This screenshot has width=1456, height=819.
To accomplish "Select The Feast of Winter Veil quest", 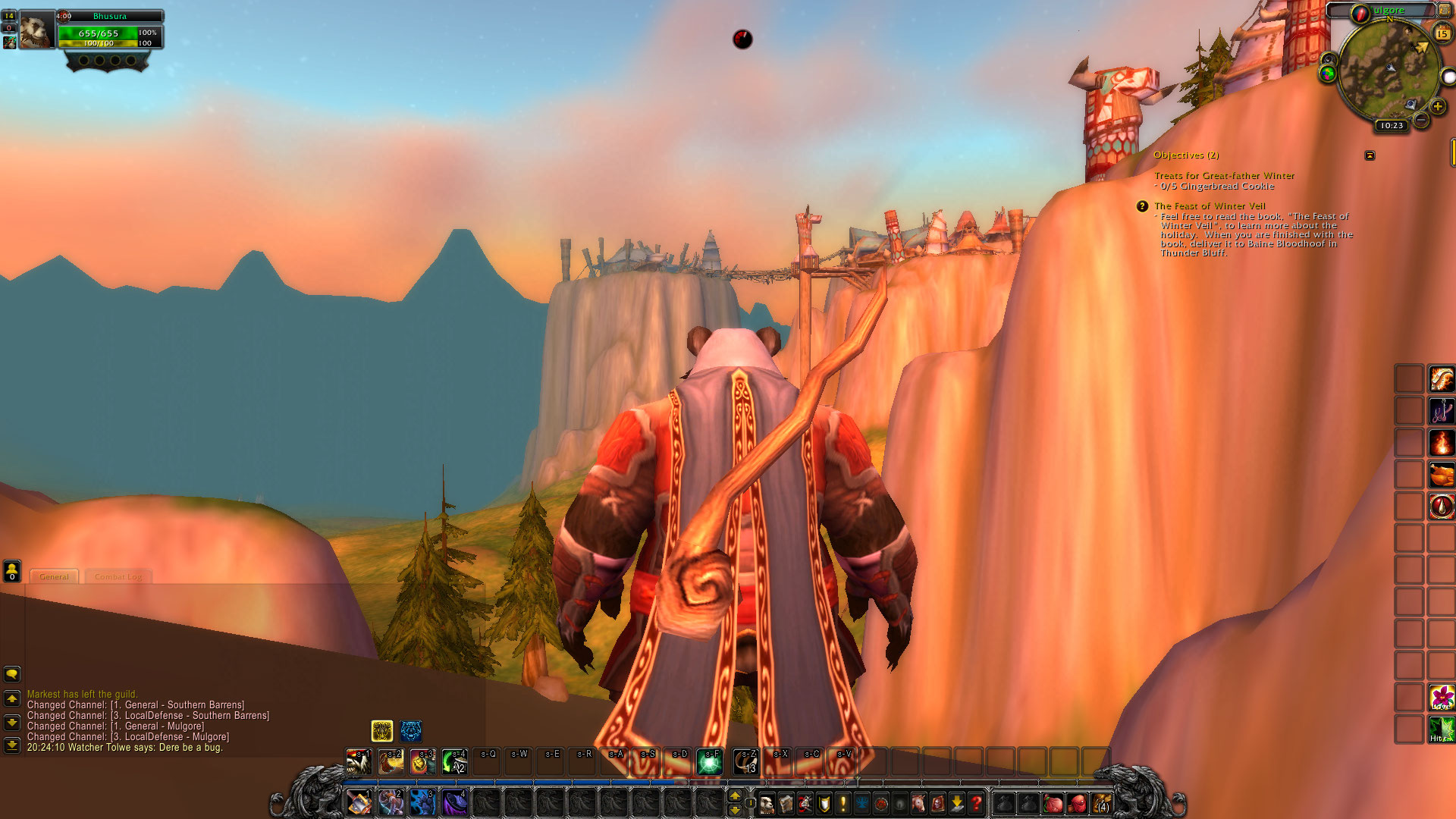I will tap(1210, 206).
